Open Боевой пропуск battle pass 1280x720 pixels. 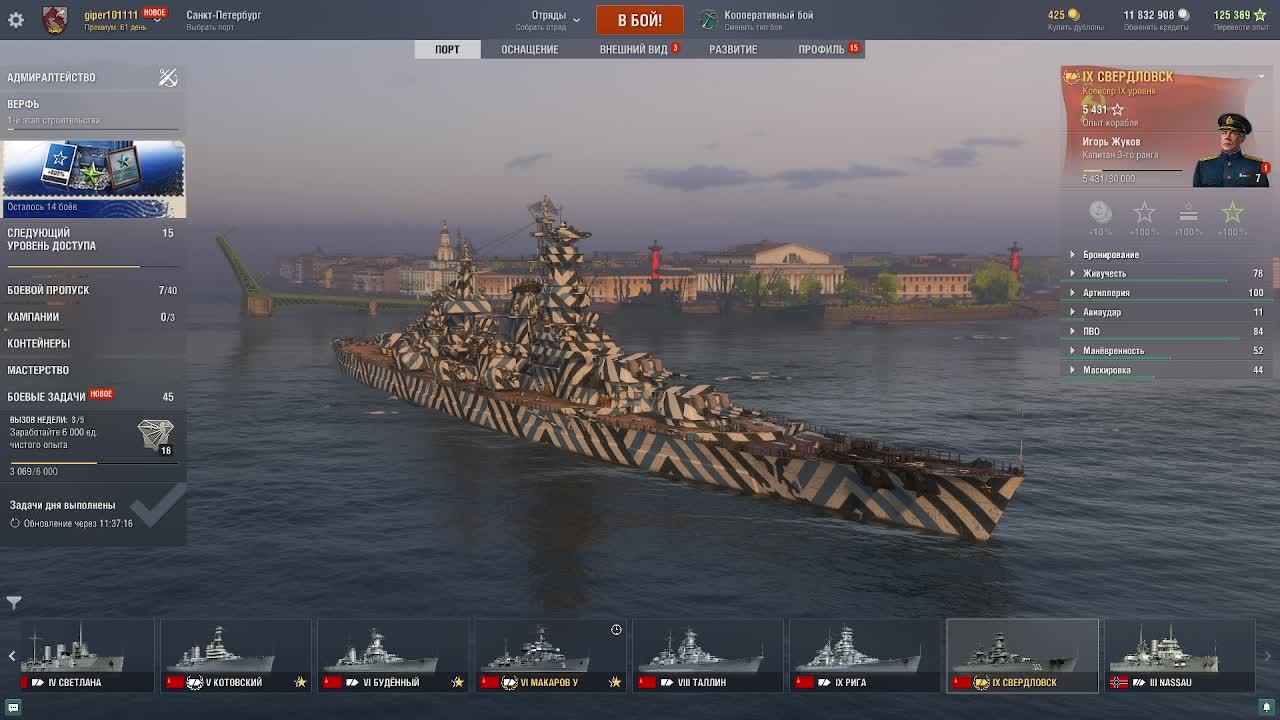coord(49,290)
